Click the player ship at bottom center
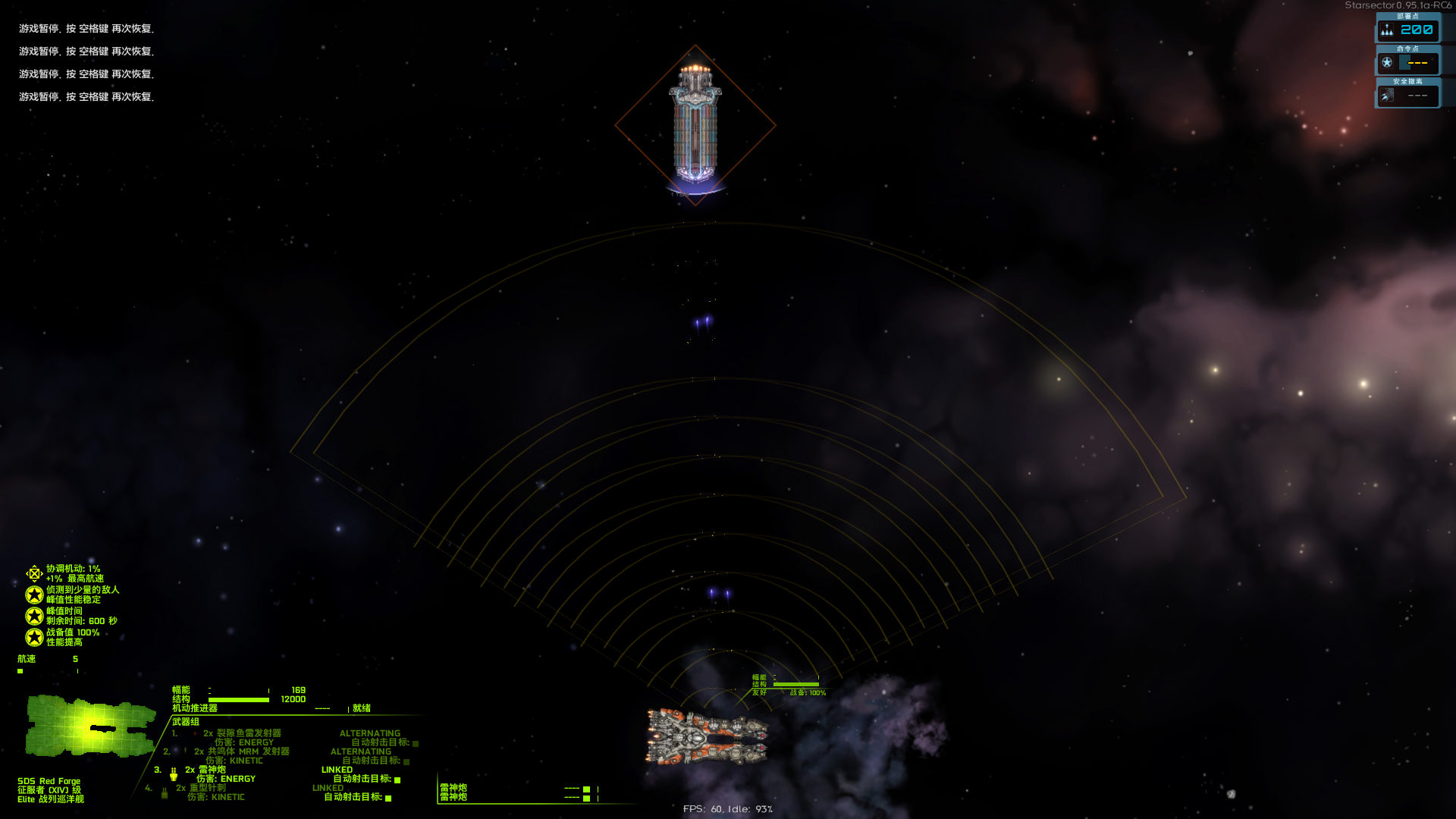This screenshot has height=819, width=1456. pos(708,736)
